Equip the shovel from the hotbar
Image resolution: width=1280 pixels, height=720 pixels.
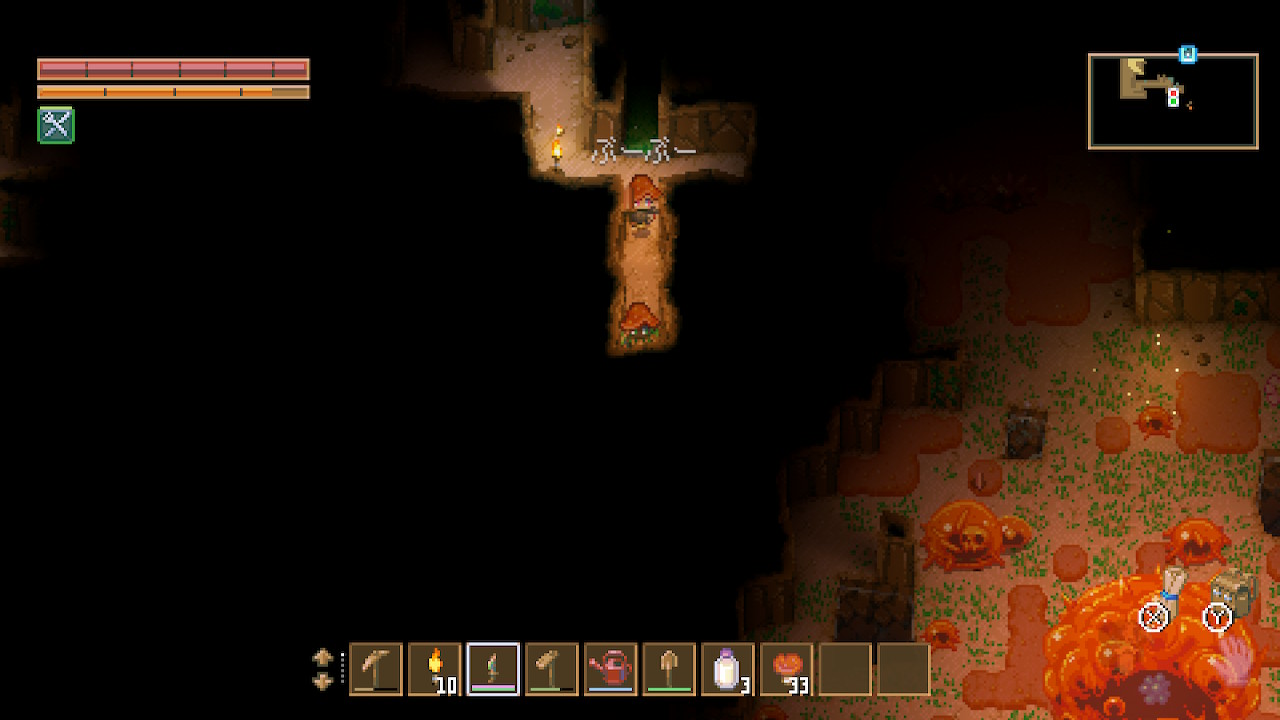pos(669,669)
